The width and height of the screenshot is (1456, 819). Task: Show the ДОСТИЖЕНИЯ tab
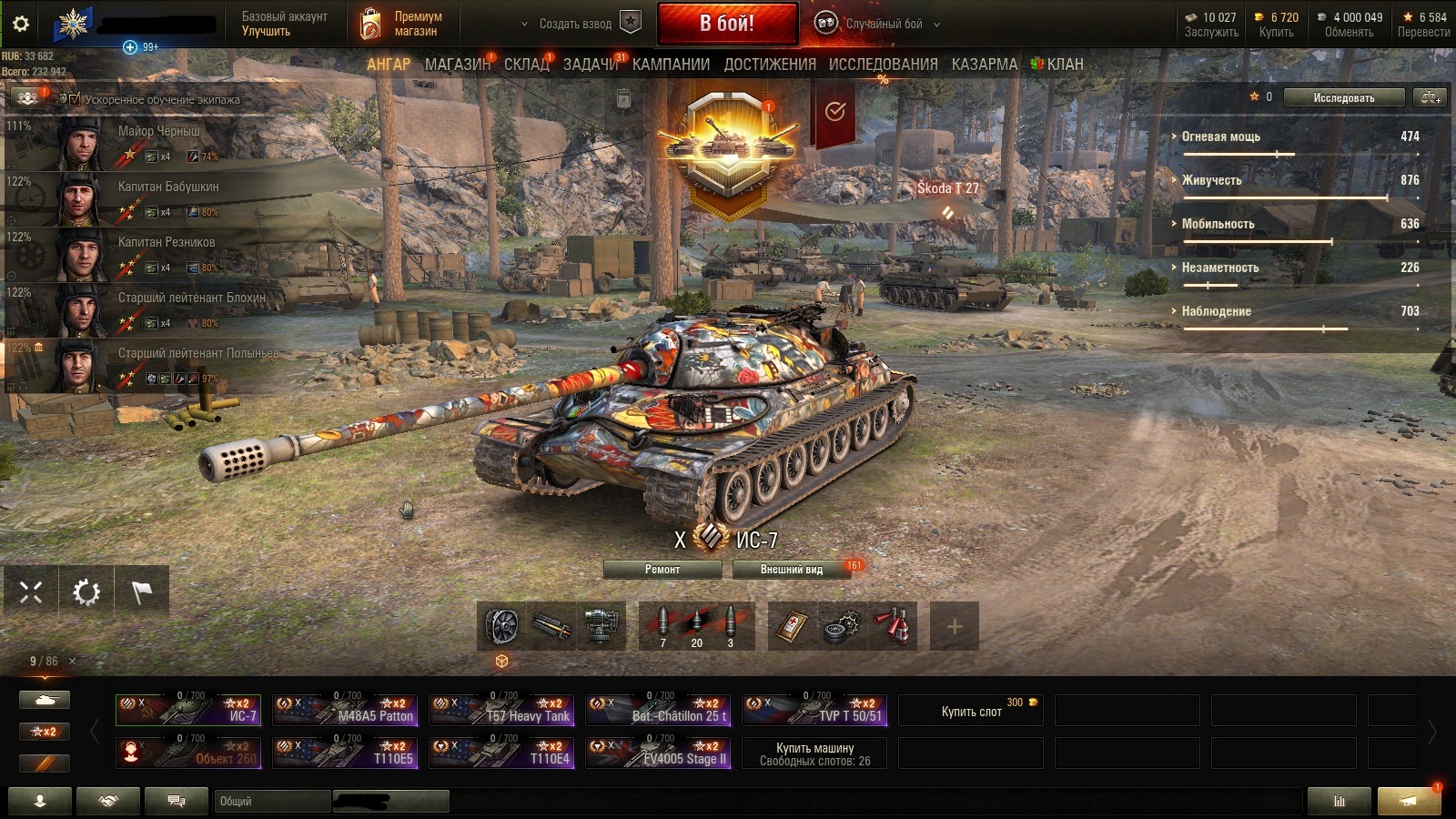(x=770, y=65)
